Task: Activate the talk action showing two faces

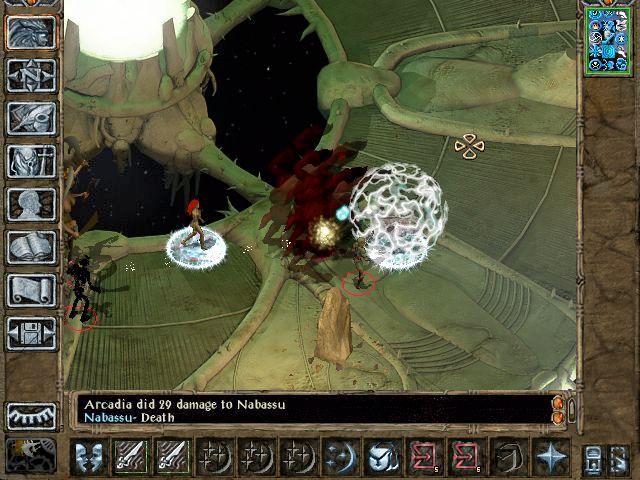Action: point(89,457)
